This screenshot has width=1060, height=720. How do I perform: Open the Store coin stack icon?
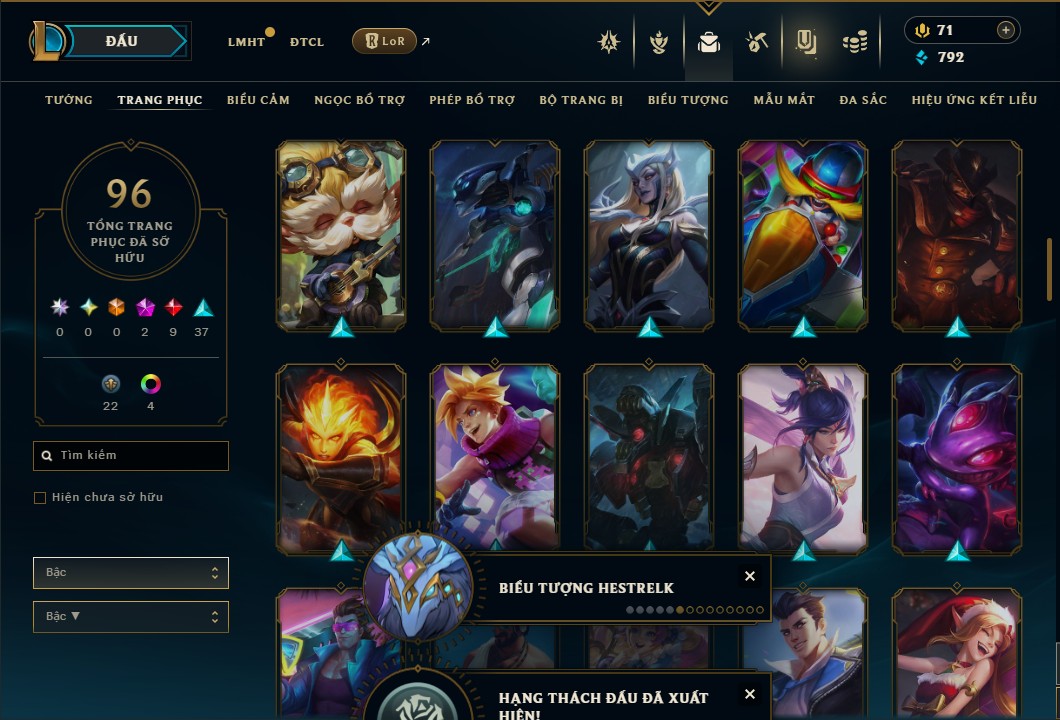click(854, 42)
